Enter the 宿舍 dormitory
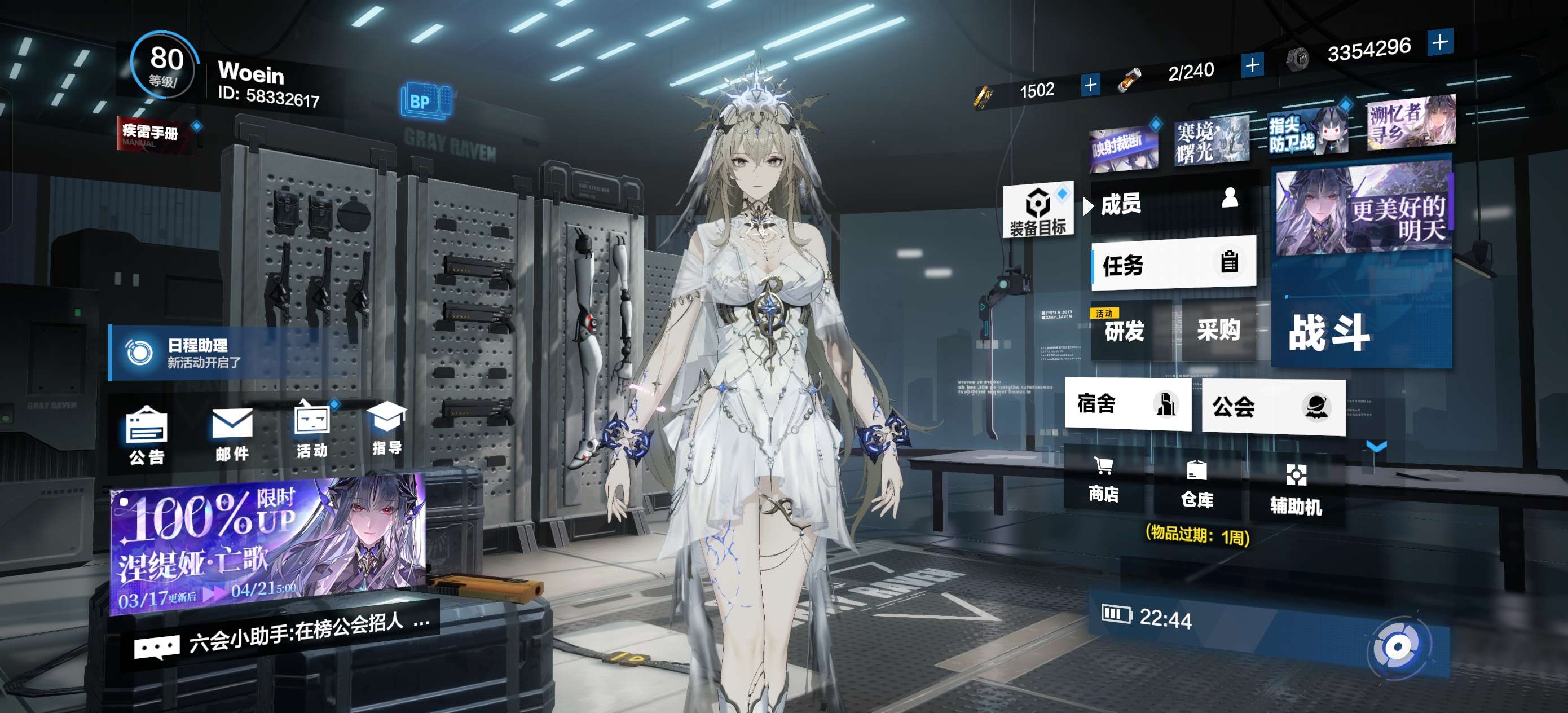 pyautogui.click(x=1127, y=404)
